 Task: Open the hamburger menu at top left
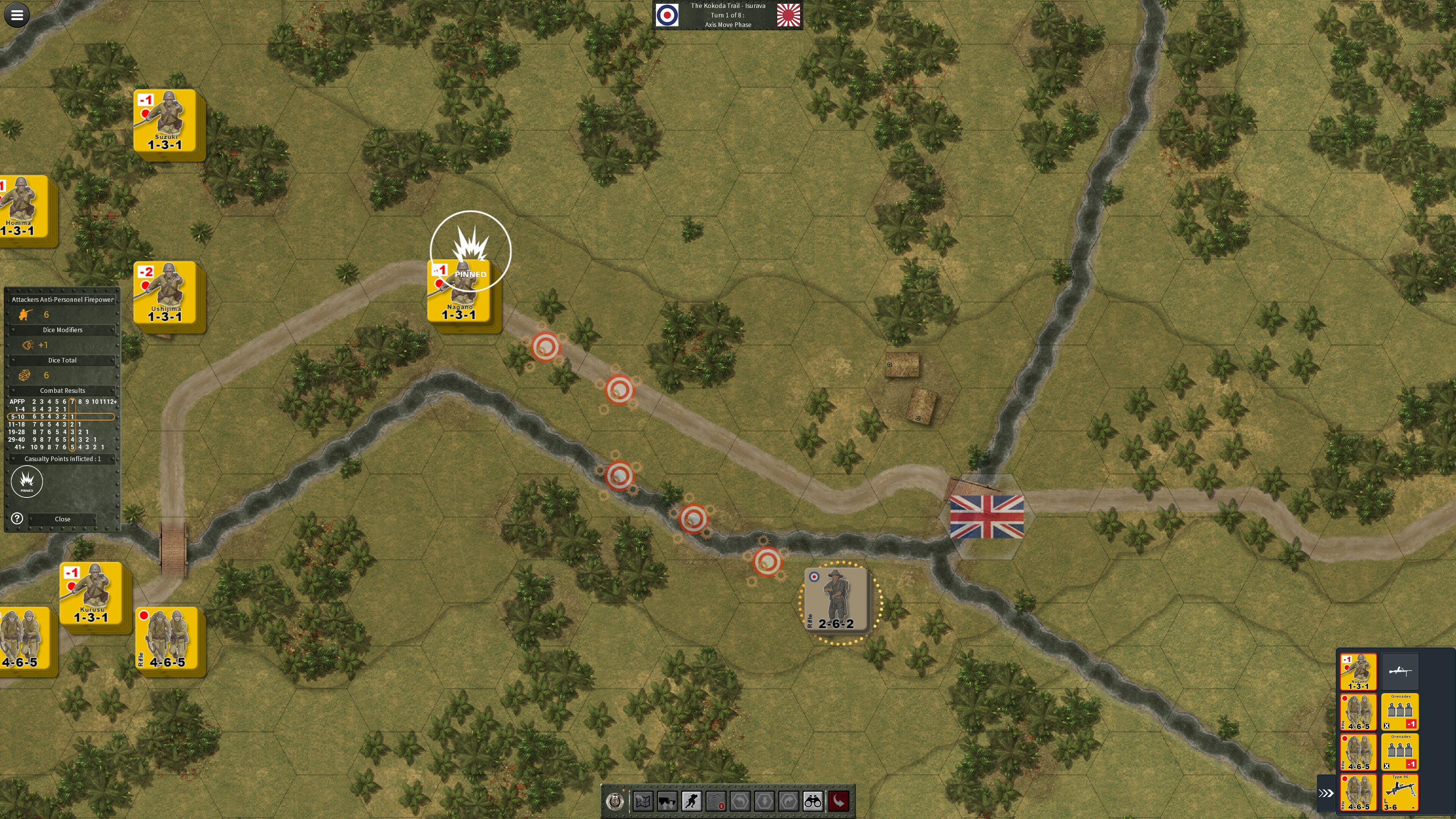[x=17, y=15]
